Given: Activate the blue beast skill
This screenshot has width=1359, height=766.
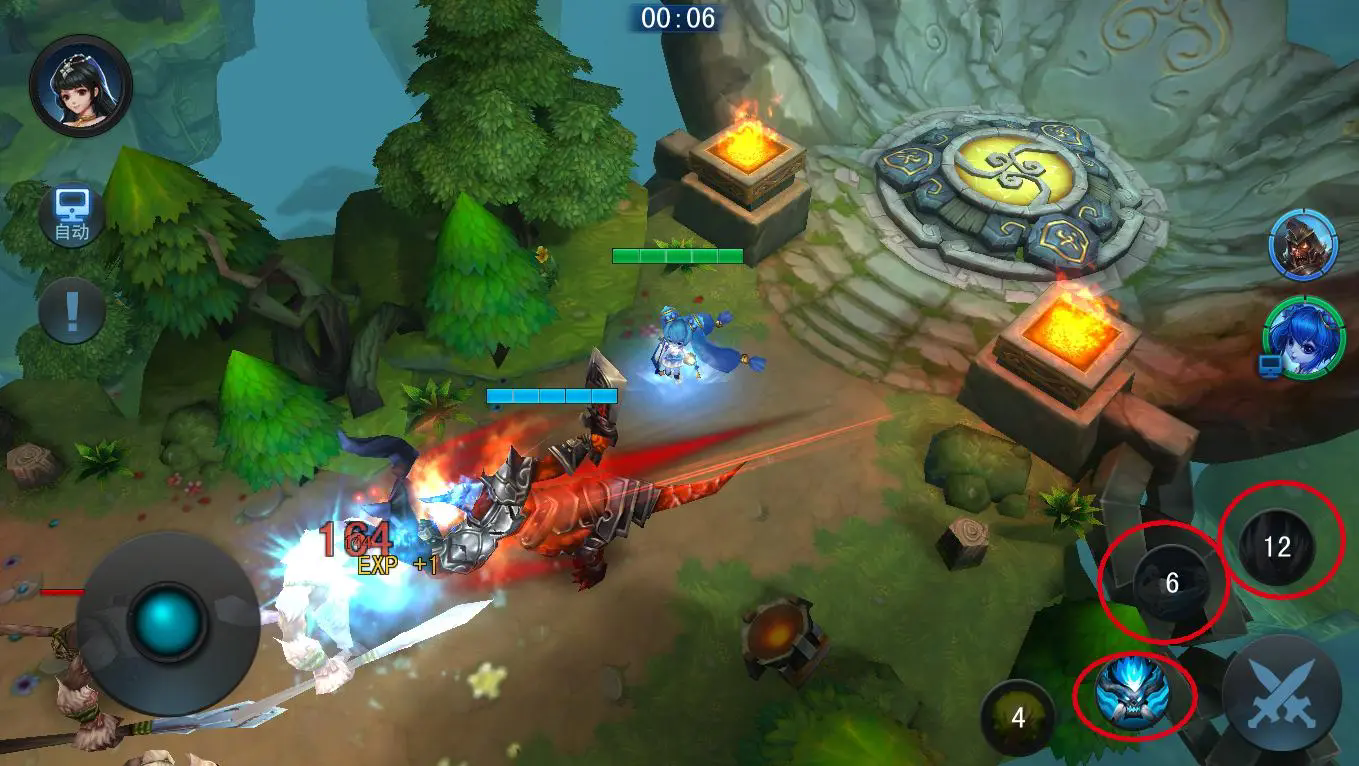Looking at the screenshot, I should (1133, 692).
